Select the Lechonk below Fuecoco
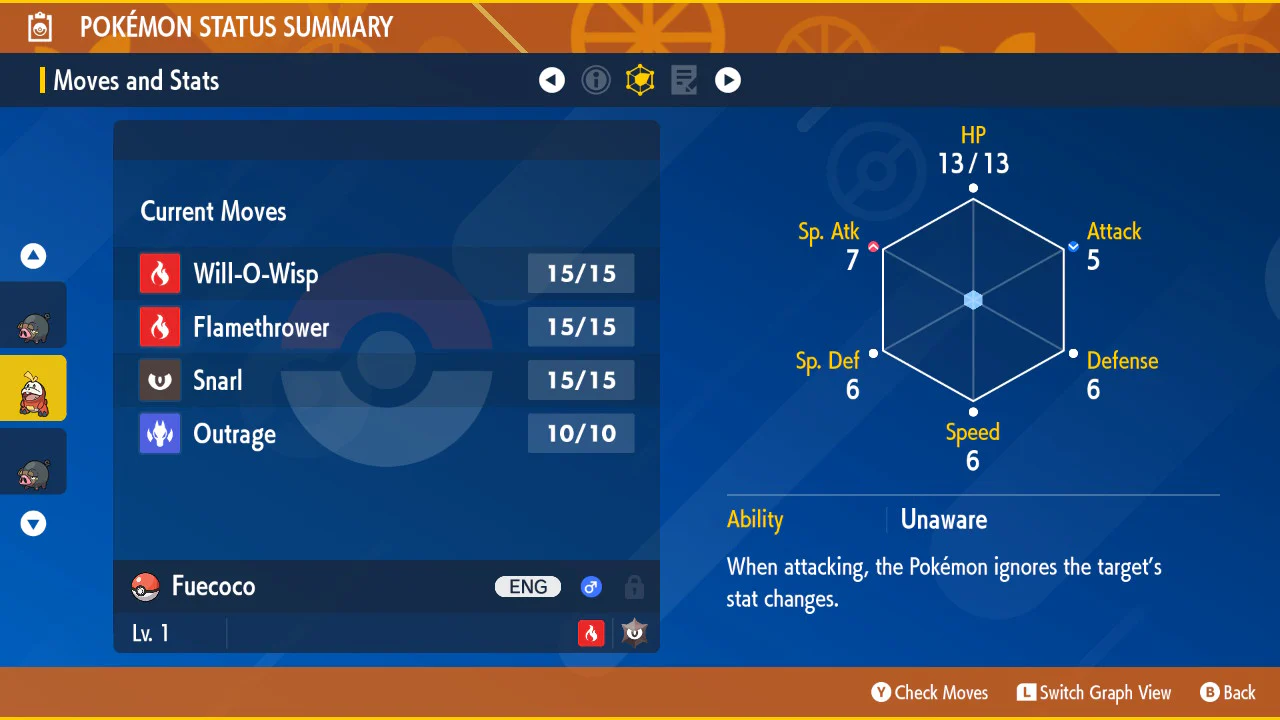Image resolution: width=1280 pixels, height=720 pixels. (33, 462)
